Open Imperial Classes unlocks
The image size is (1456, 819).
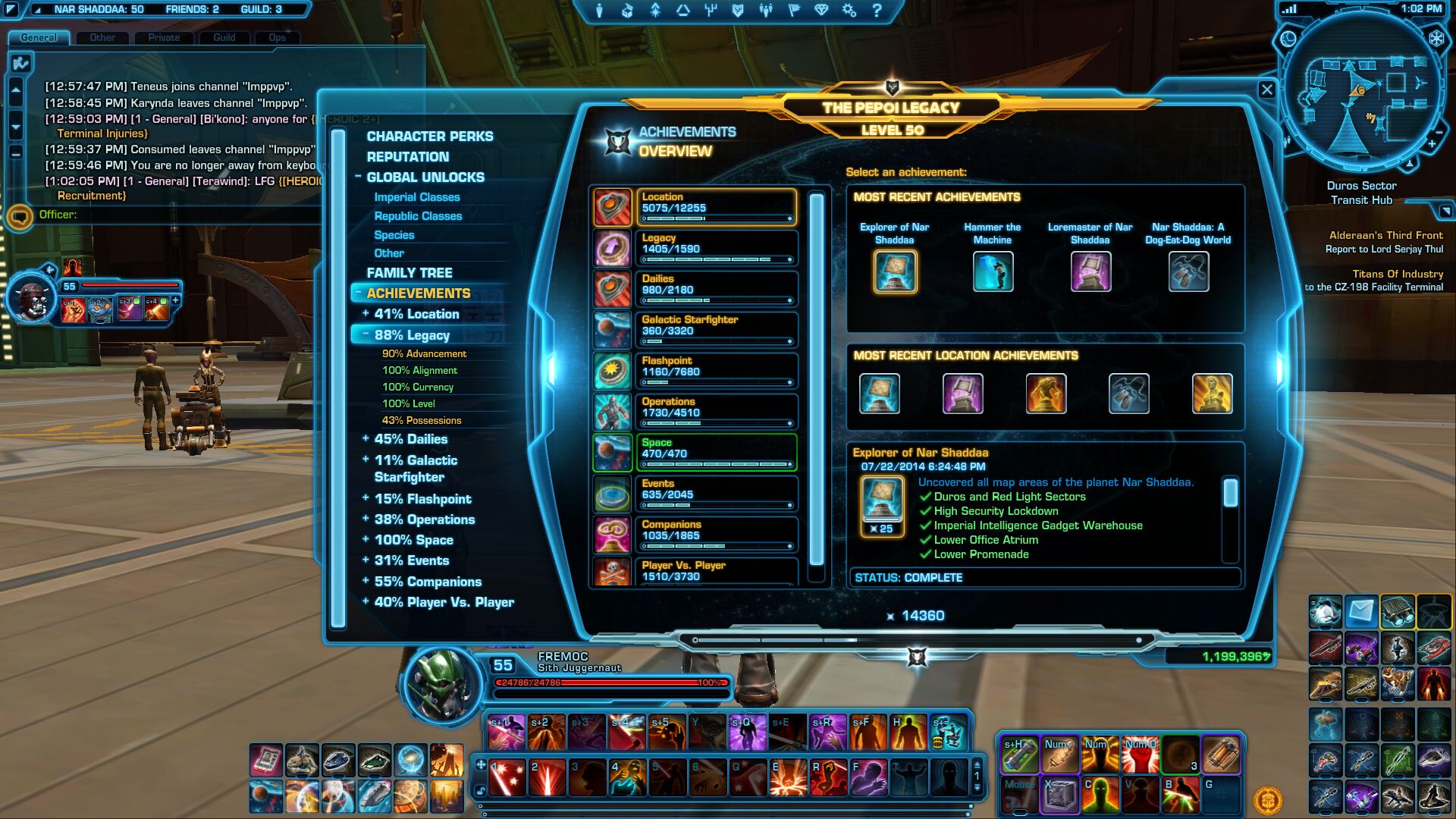[417, 197]
